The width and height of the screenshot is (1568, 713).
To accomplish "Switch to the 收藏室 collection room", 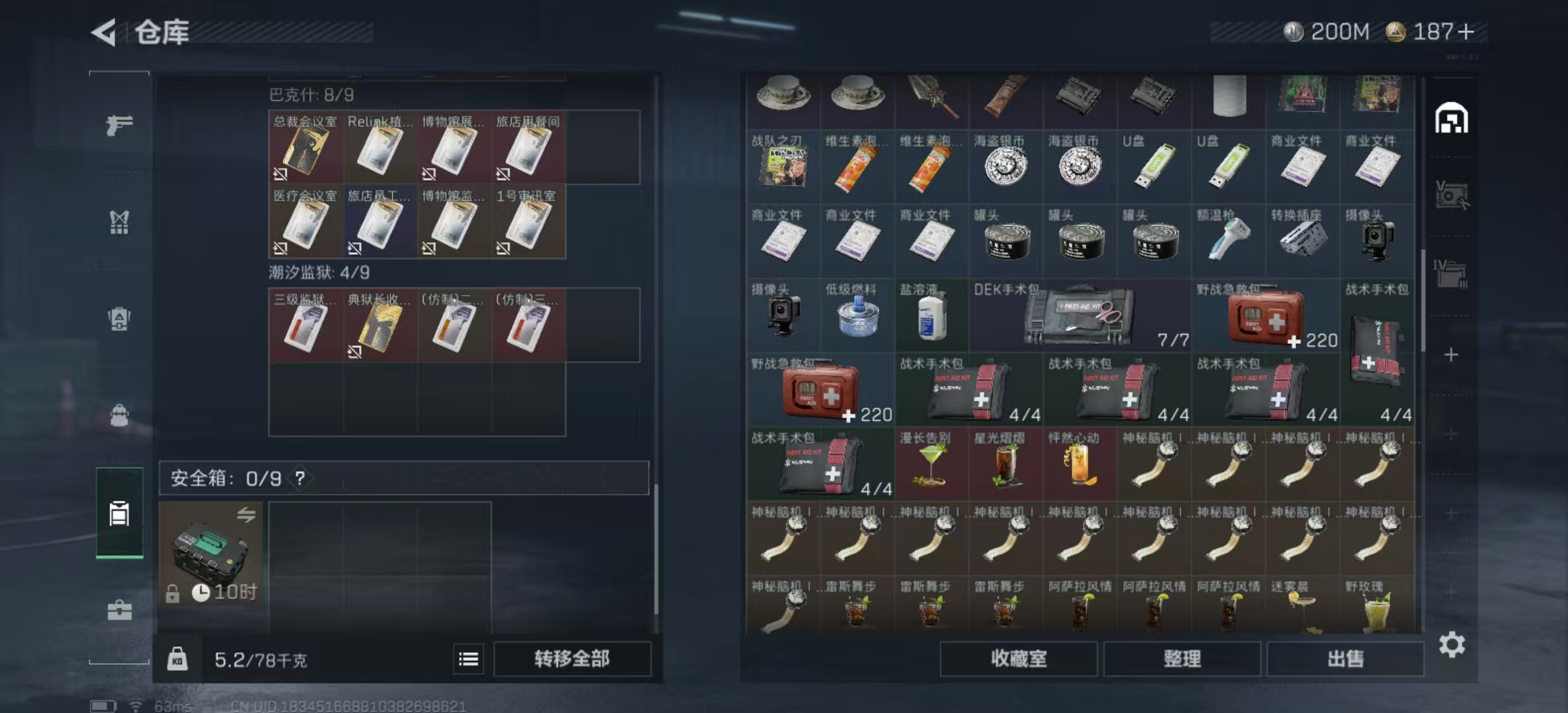I will click(x=1018, y=659).
